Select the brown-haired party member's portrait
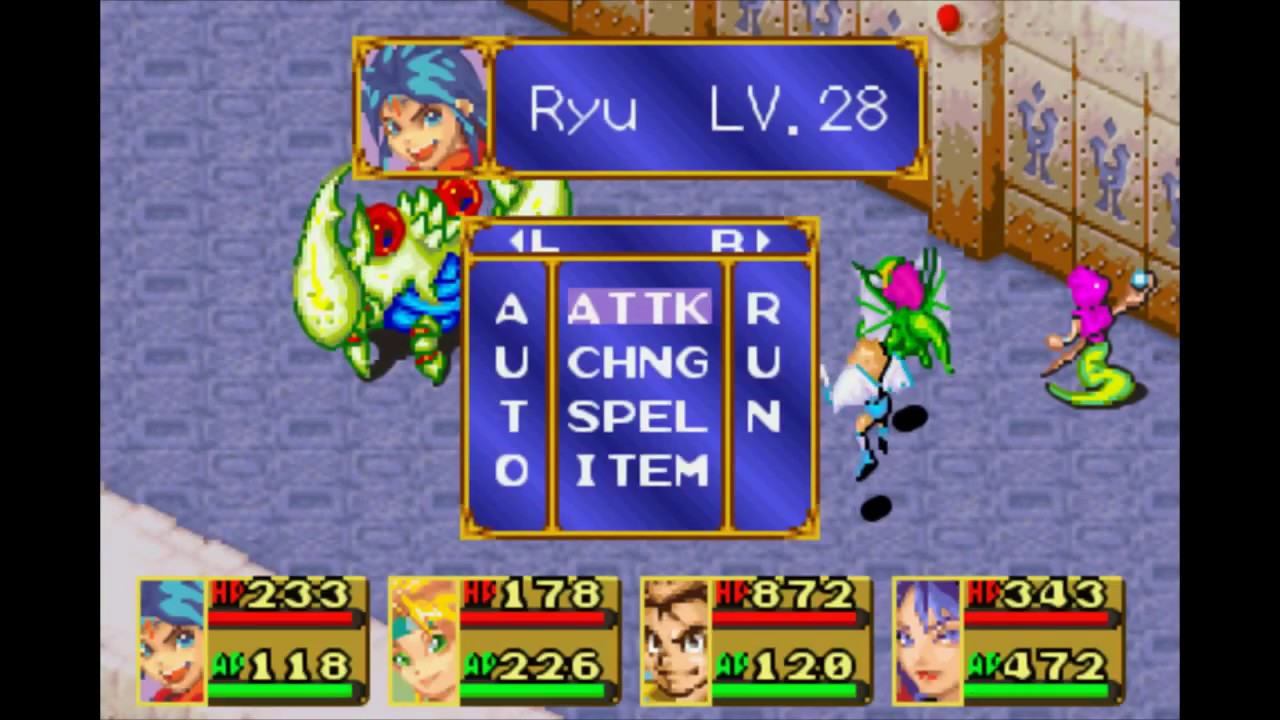The image size is (1280, 720). pos(675,640)
